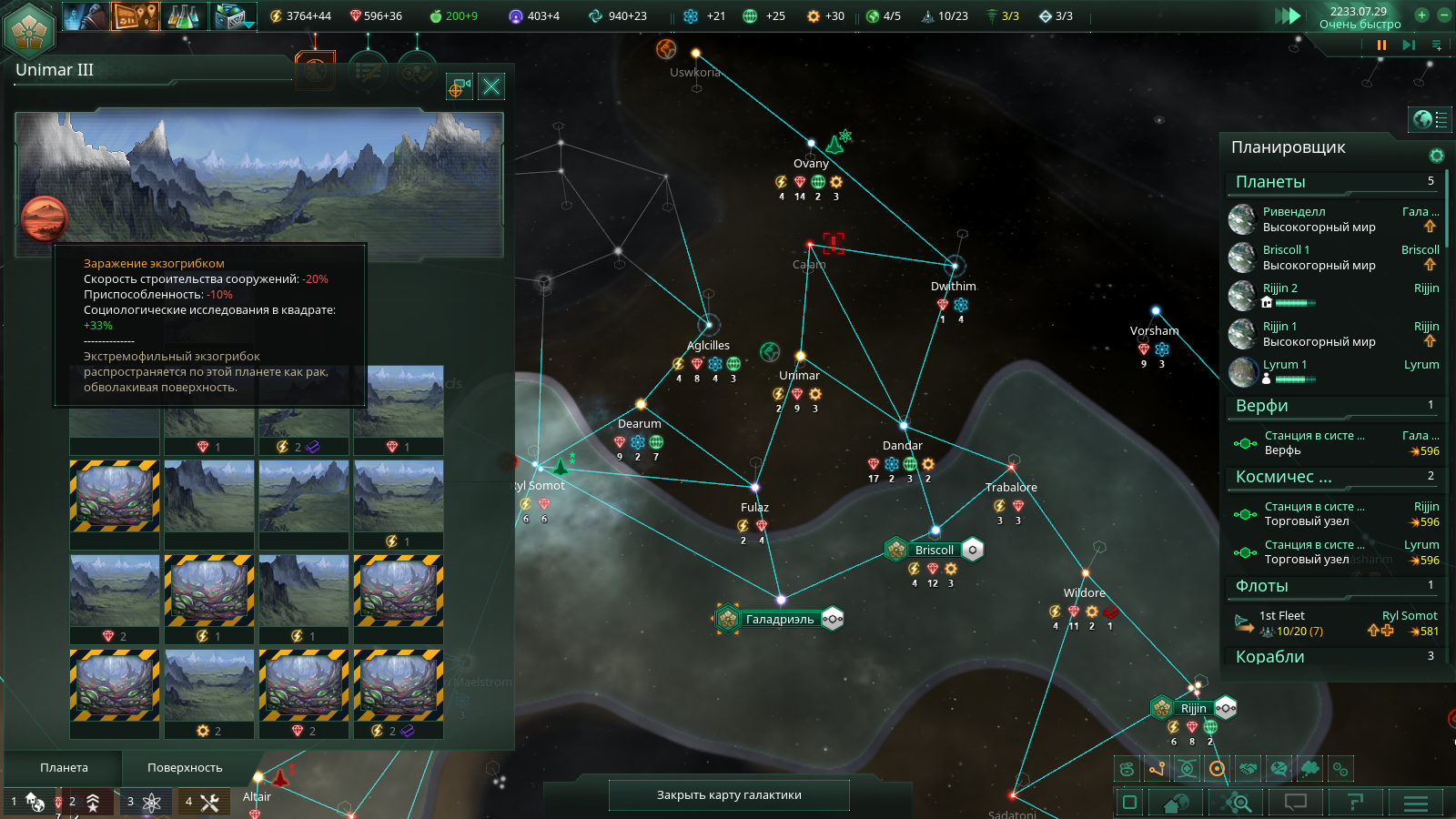Open the research flasks menu
1456x819 pixels.
pyautogui.click(x=183, y=15)
